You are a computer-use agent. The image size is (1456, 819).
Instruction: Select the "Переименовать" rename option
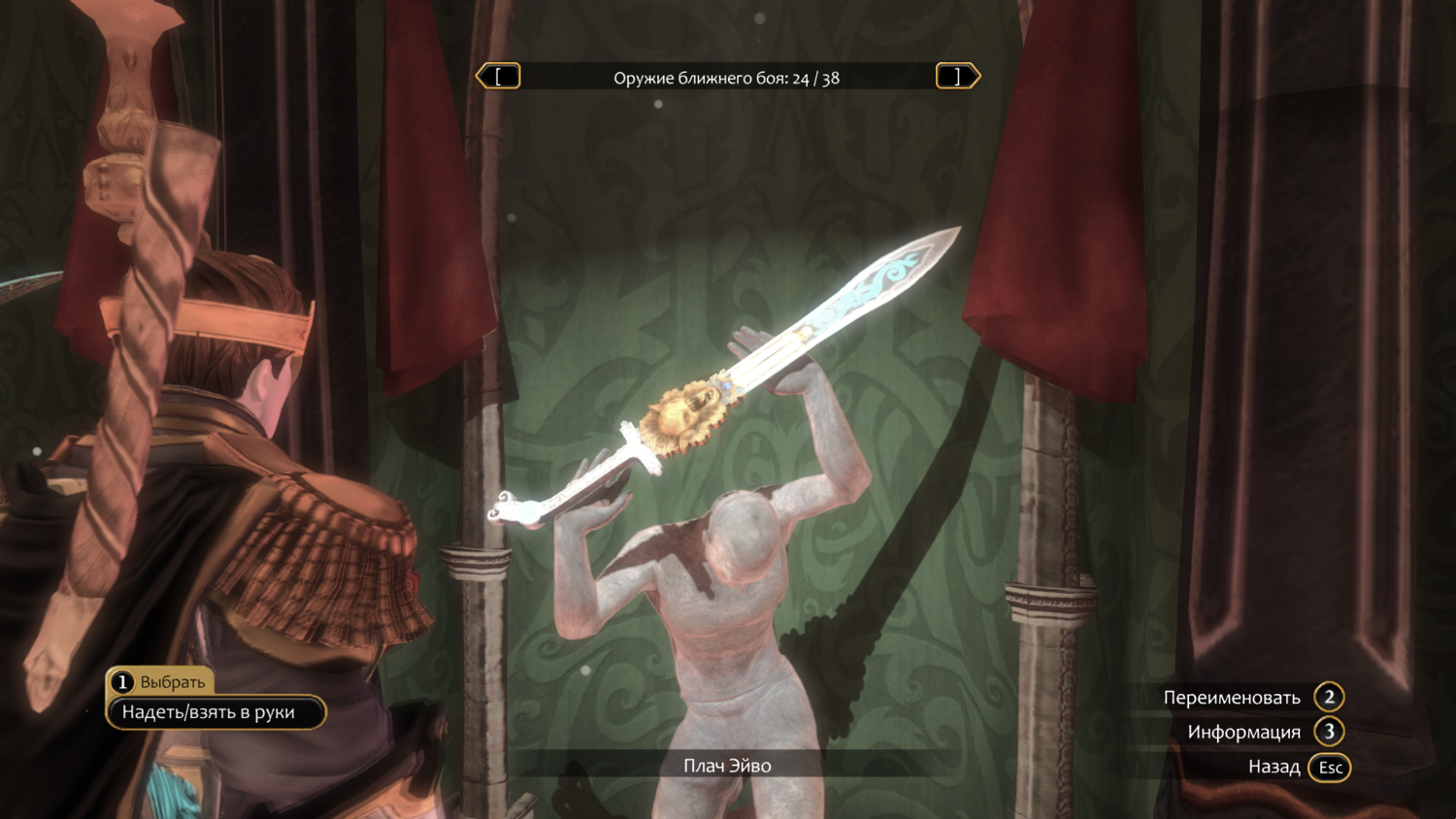point(1252,698)
